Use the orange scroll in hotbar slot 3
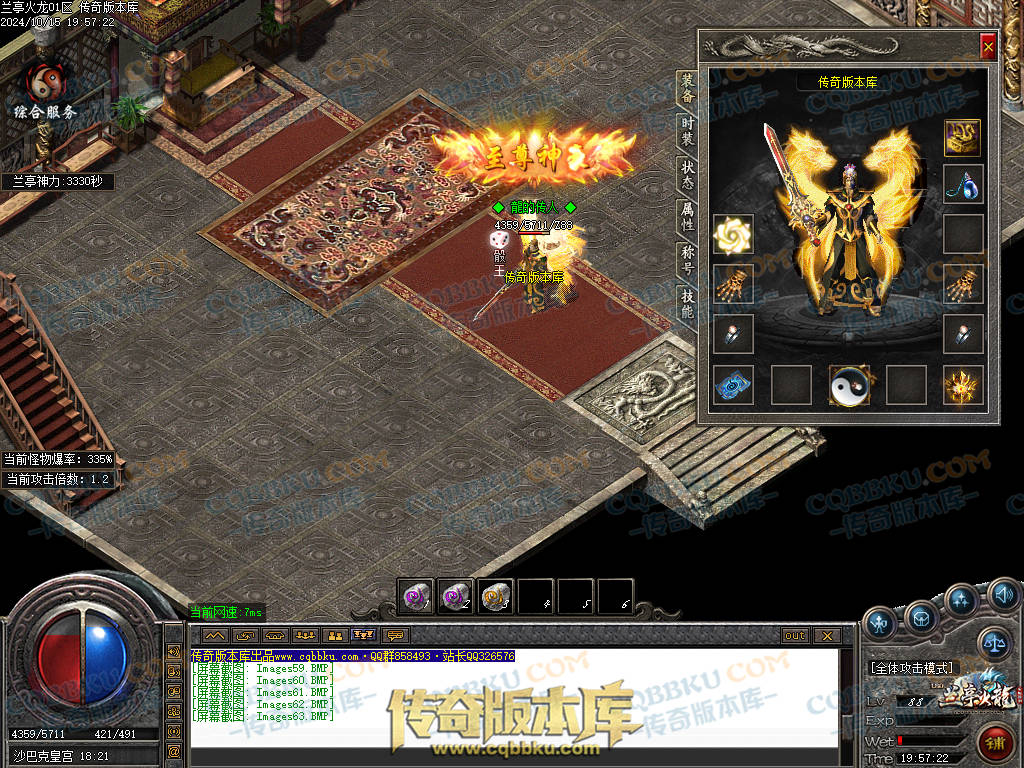Screen dimensions: 1024x768 pyautogui.click(x=495, y=597)
